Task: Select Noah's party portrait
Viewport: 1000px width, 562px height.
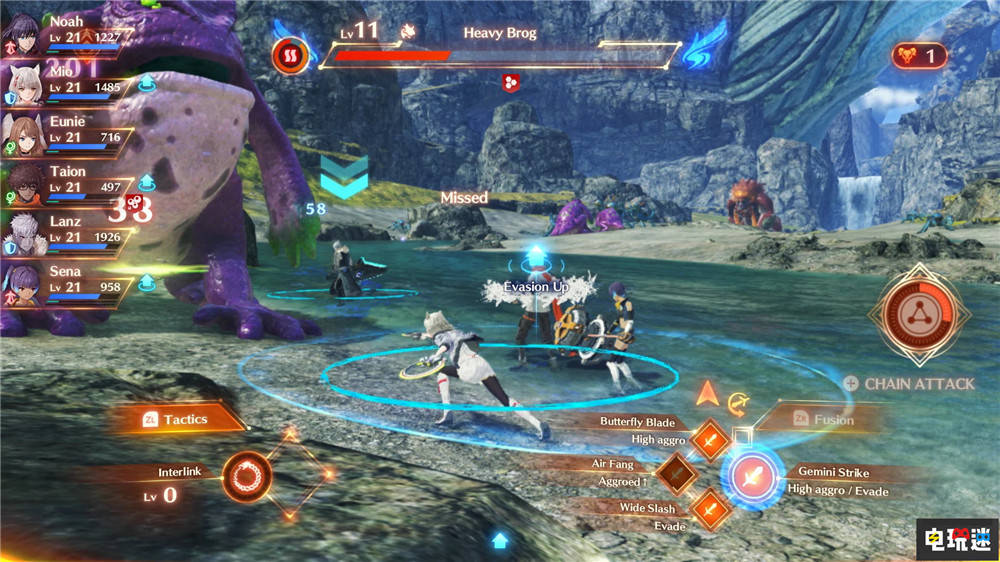Action: [22, 32]
